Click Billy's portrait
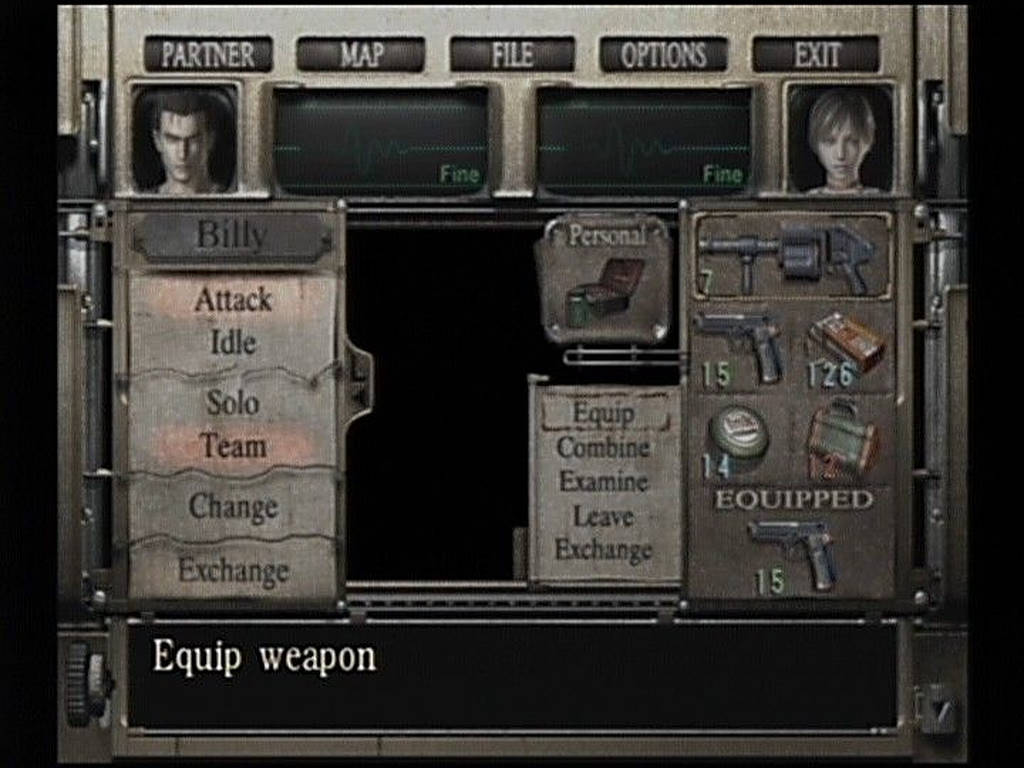 click(185, 140)
